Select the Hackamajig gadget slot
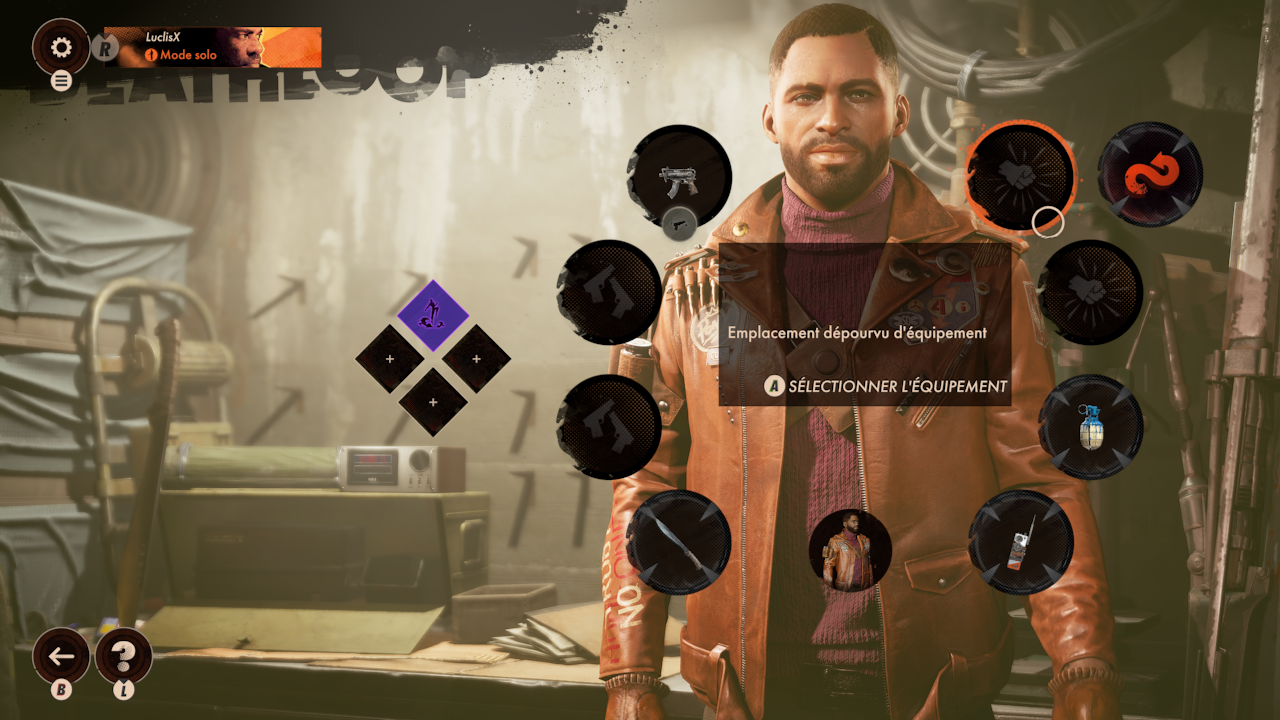Screen dimensions: 1280x720 (1020, 542)
